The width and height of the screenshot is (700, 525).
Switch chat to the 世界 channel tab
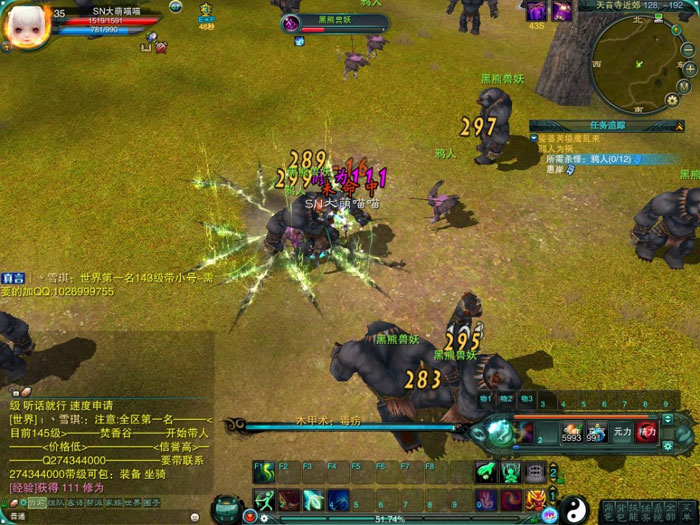132,502
